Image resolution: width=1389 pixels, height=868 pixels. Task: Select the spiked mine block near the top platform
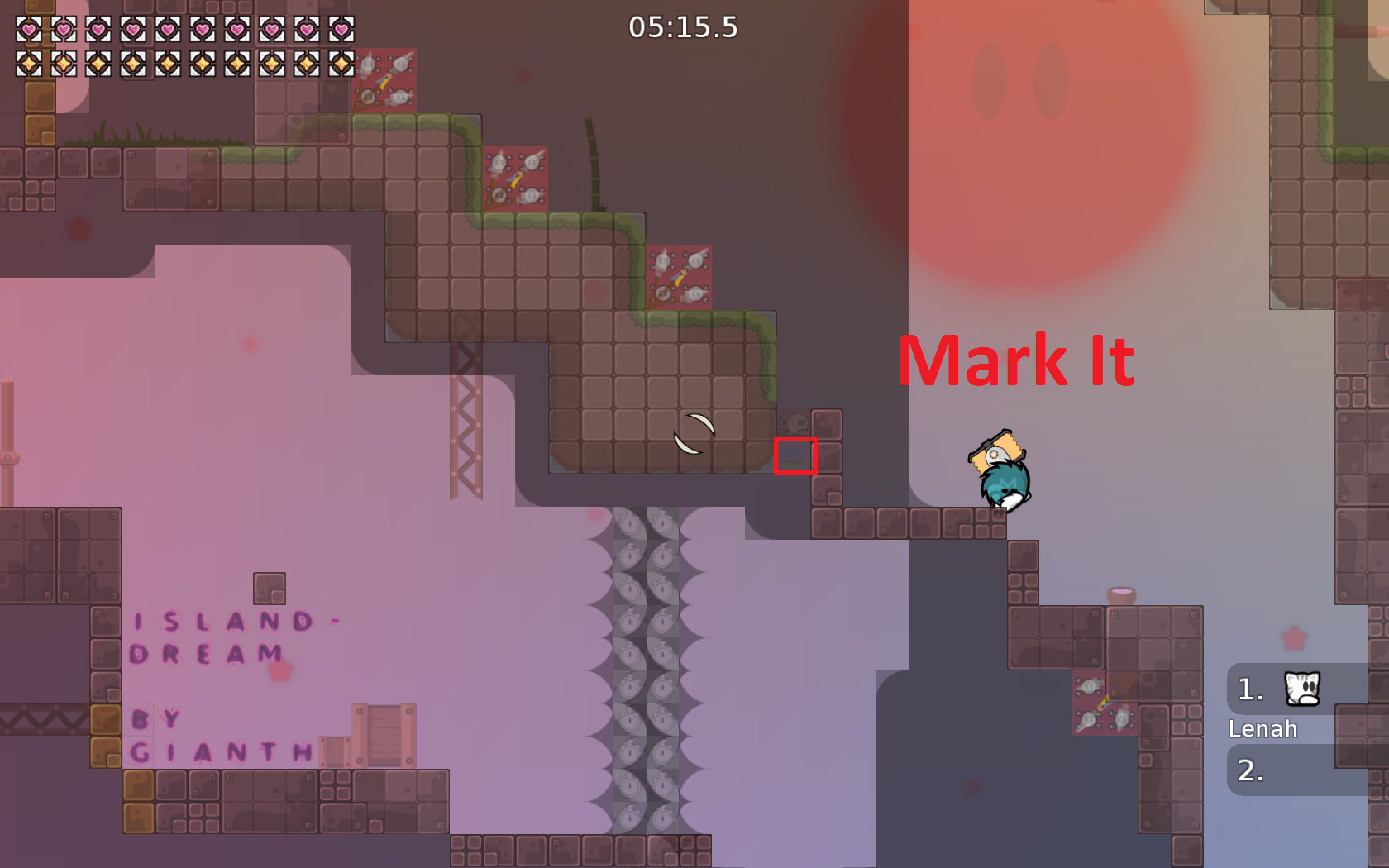[384, 80]
